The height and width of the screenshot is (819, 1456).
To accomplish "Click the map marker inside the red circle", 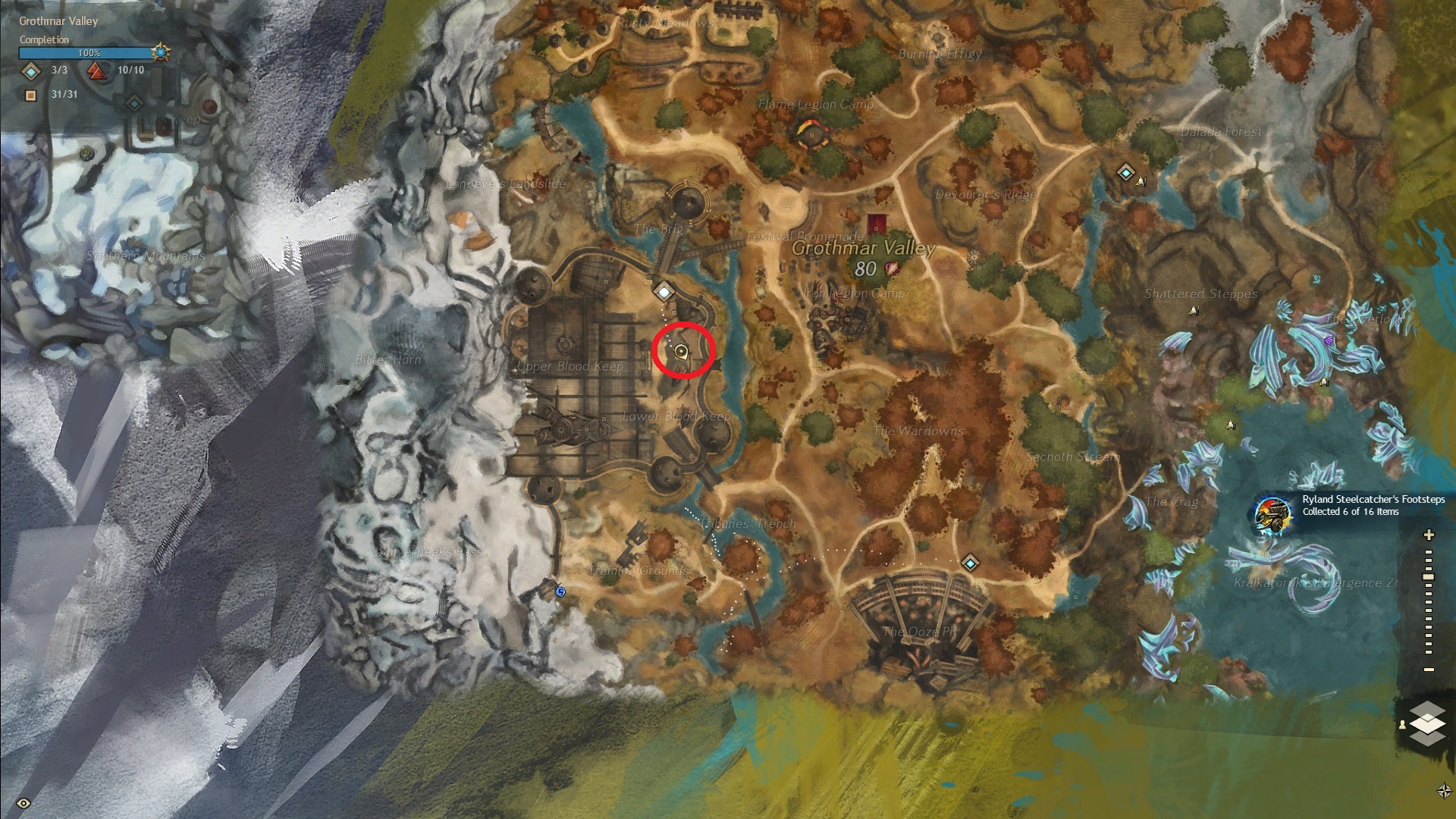I will tap(681, 351).
